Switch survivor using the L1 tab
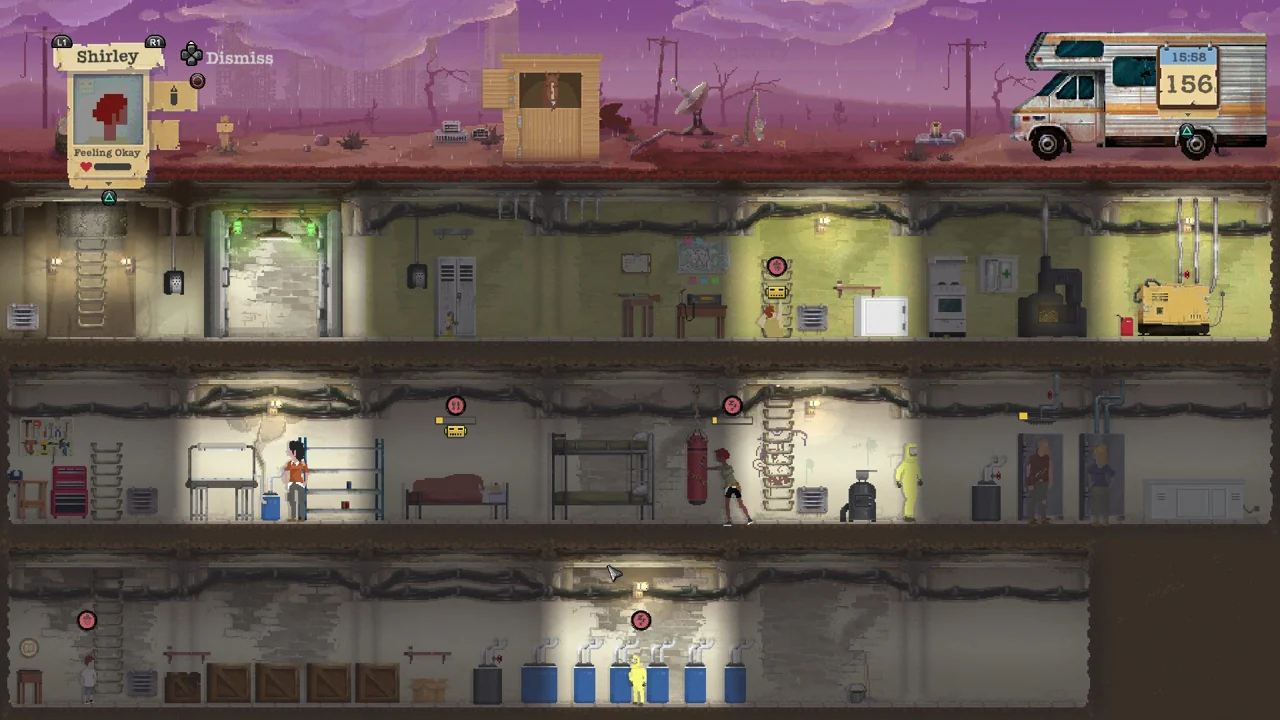 62,42
